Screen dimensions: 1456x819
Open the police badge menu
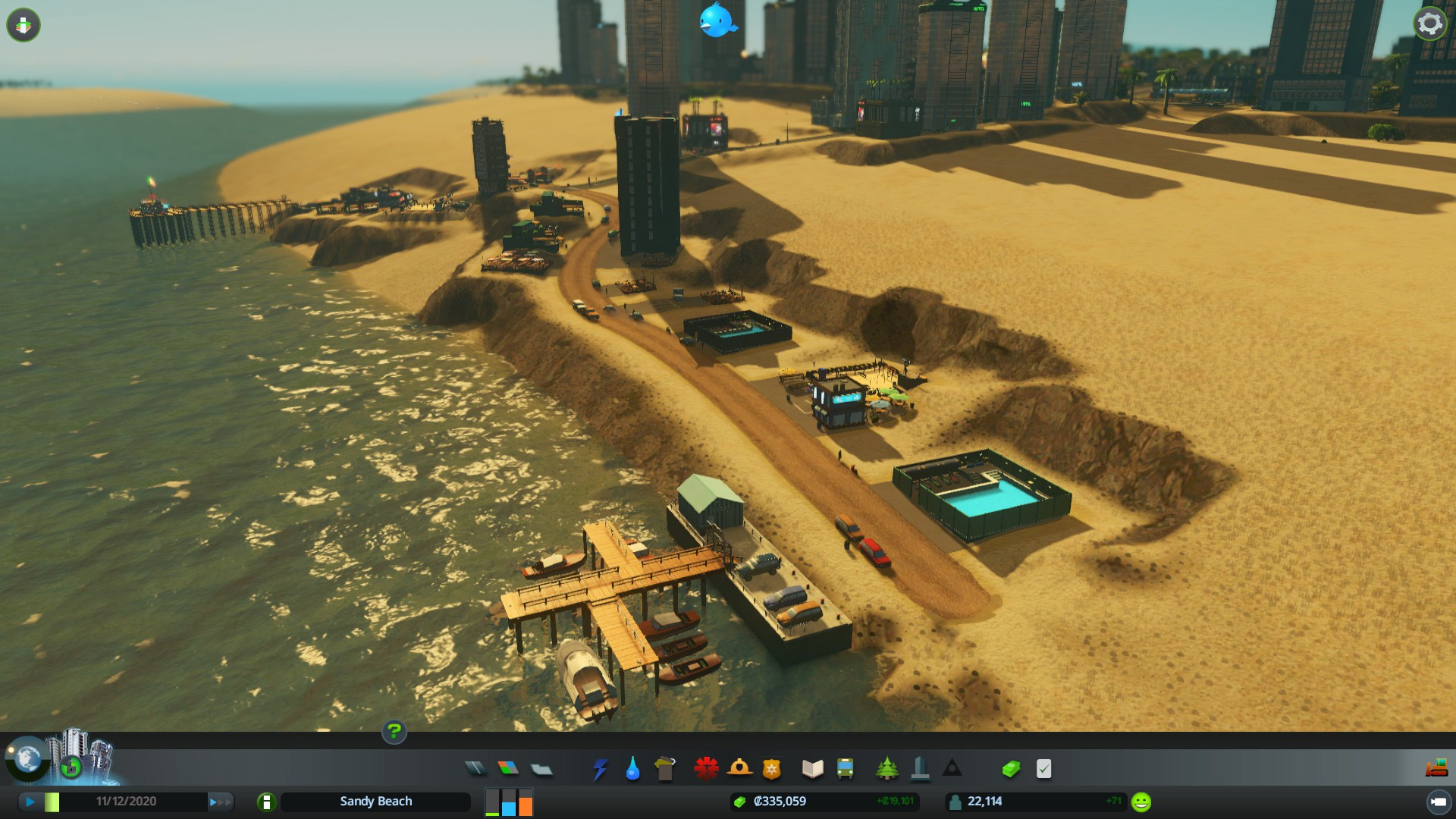tap(772, 769)
